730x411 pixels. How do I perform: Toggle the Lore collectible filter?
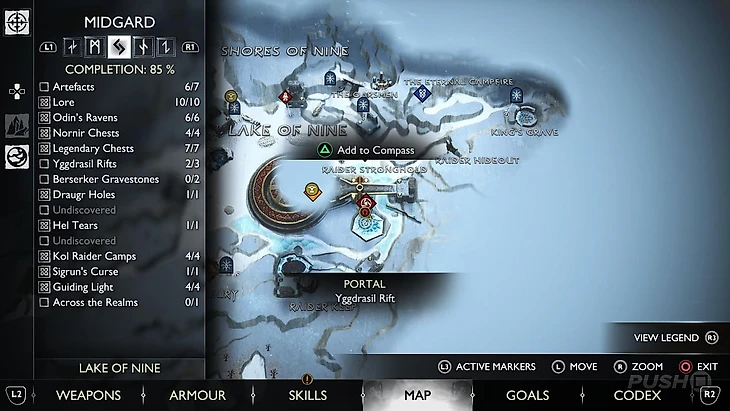coord(44,103)
